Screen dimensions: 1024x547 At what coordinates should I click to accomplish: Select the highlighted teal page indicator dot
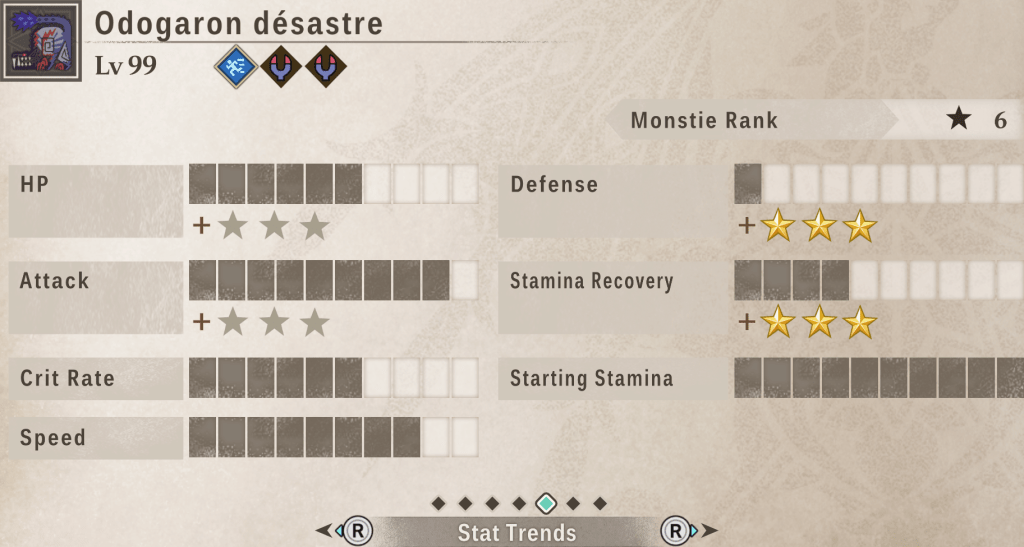(x=546, y=503)
